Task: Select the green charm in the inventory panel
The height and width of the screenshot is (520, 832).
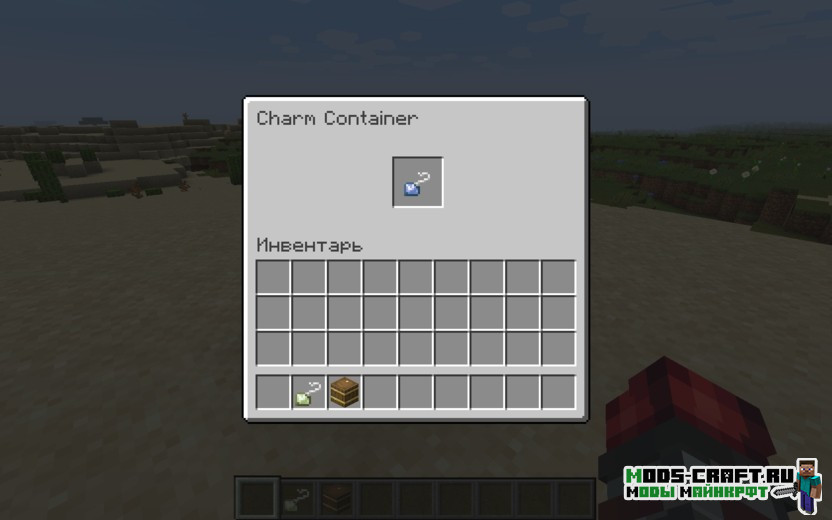Action: [x=309, y=392]
